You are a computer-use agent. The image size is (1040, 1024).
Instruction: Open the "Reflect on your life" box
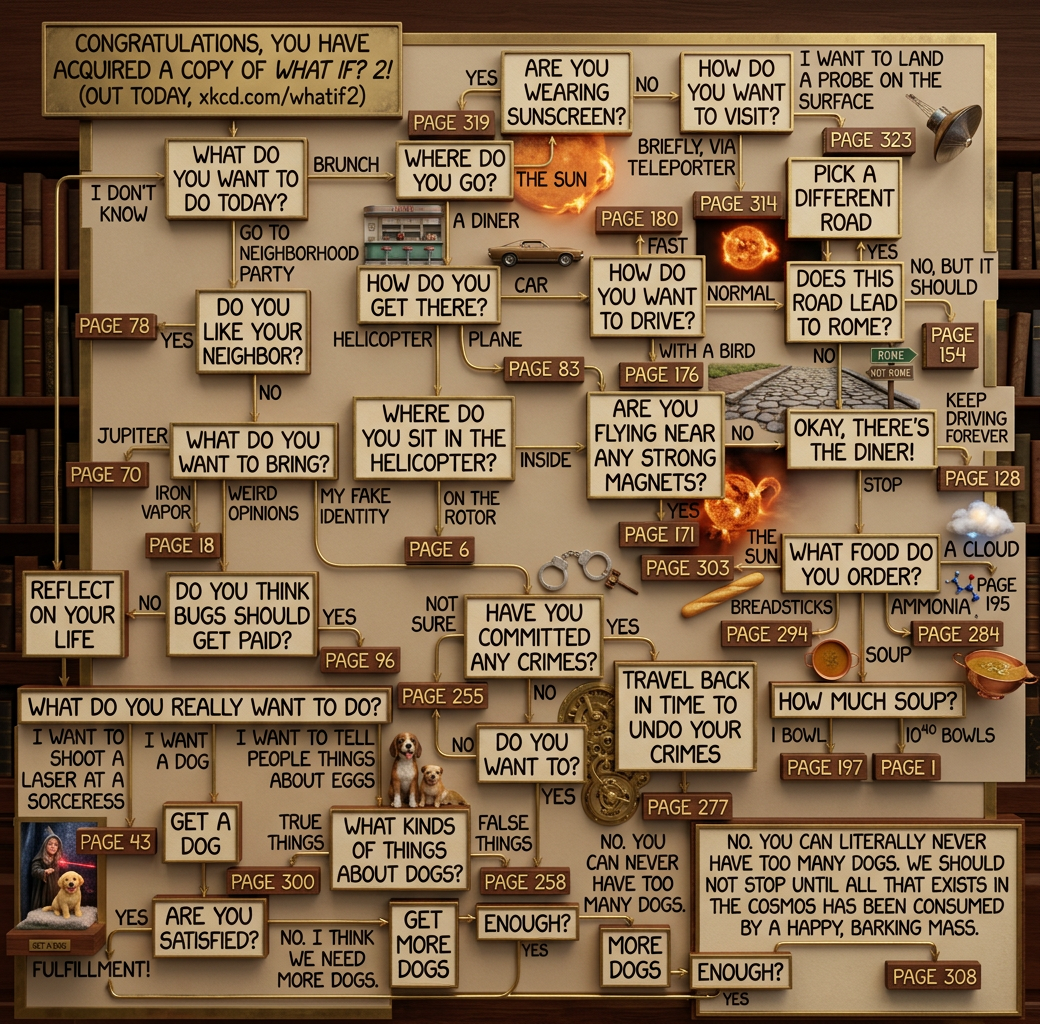[74, 613]
